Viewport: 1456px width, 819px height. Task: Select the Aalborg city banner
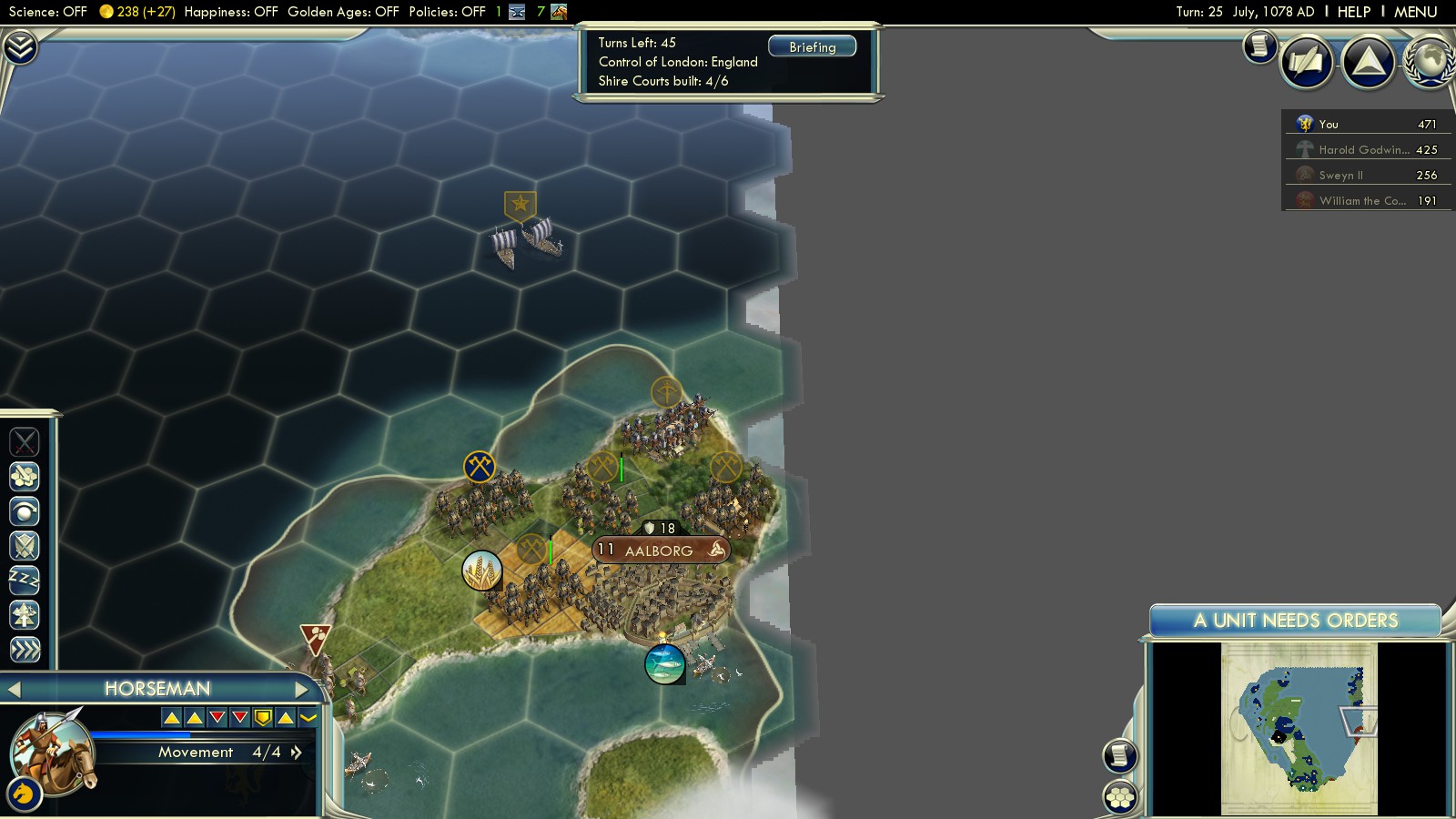(x=660, y=551)
